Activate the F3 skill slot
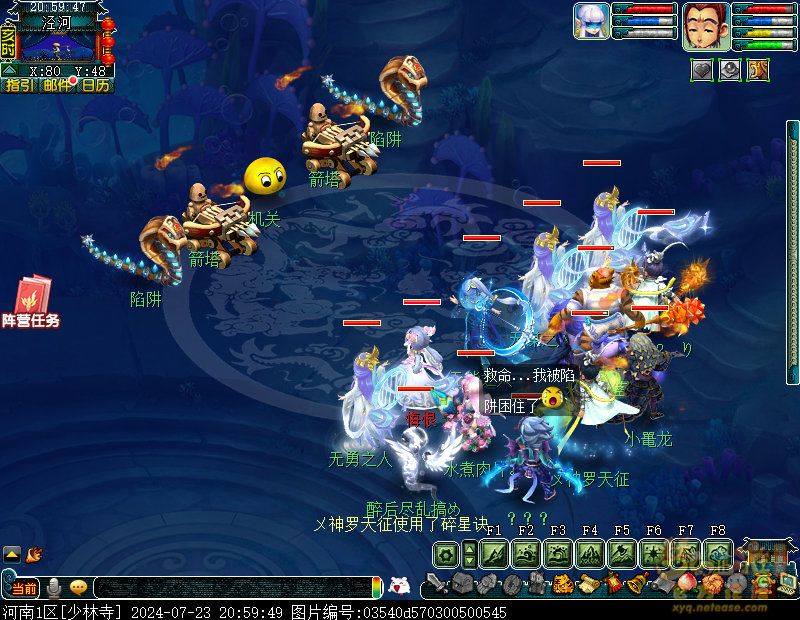The height and width of the screenshot is (620, 800). coord(558,553)
